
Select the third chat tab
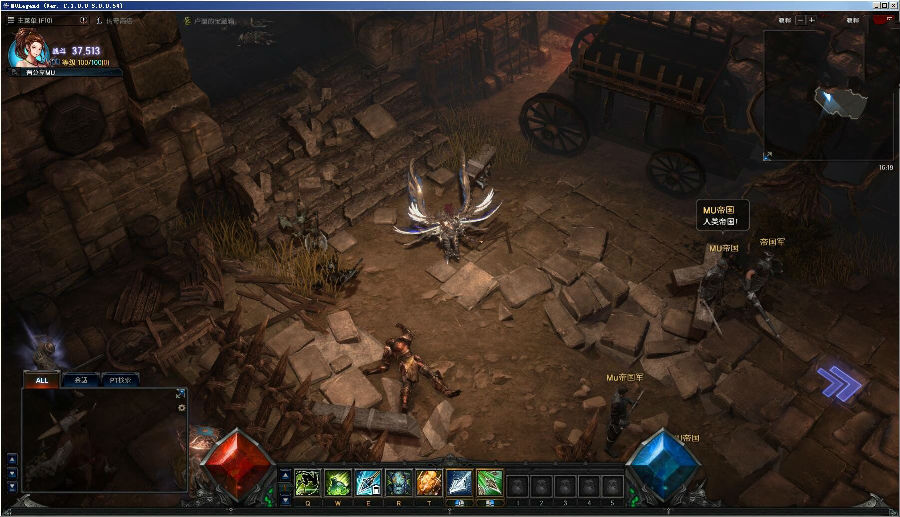118,380
